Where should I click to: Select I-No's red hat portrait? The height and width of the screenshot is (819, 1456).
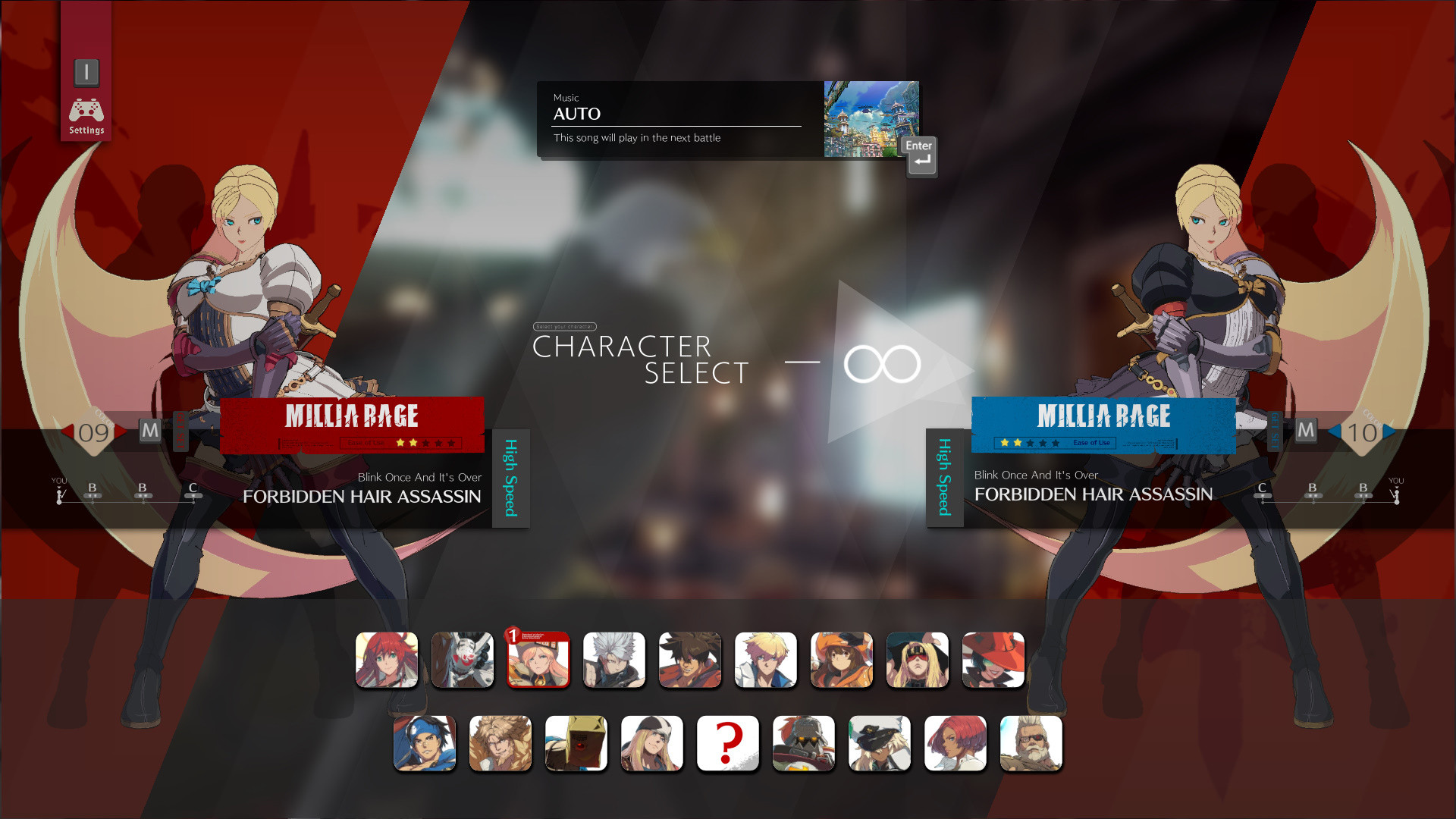pyautogui.click(x=993, y=660)
